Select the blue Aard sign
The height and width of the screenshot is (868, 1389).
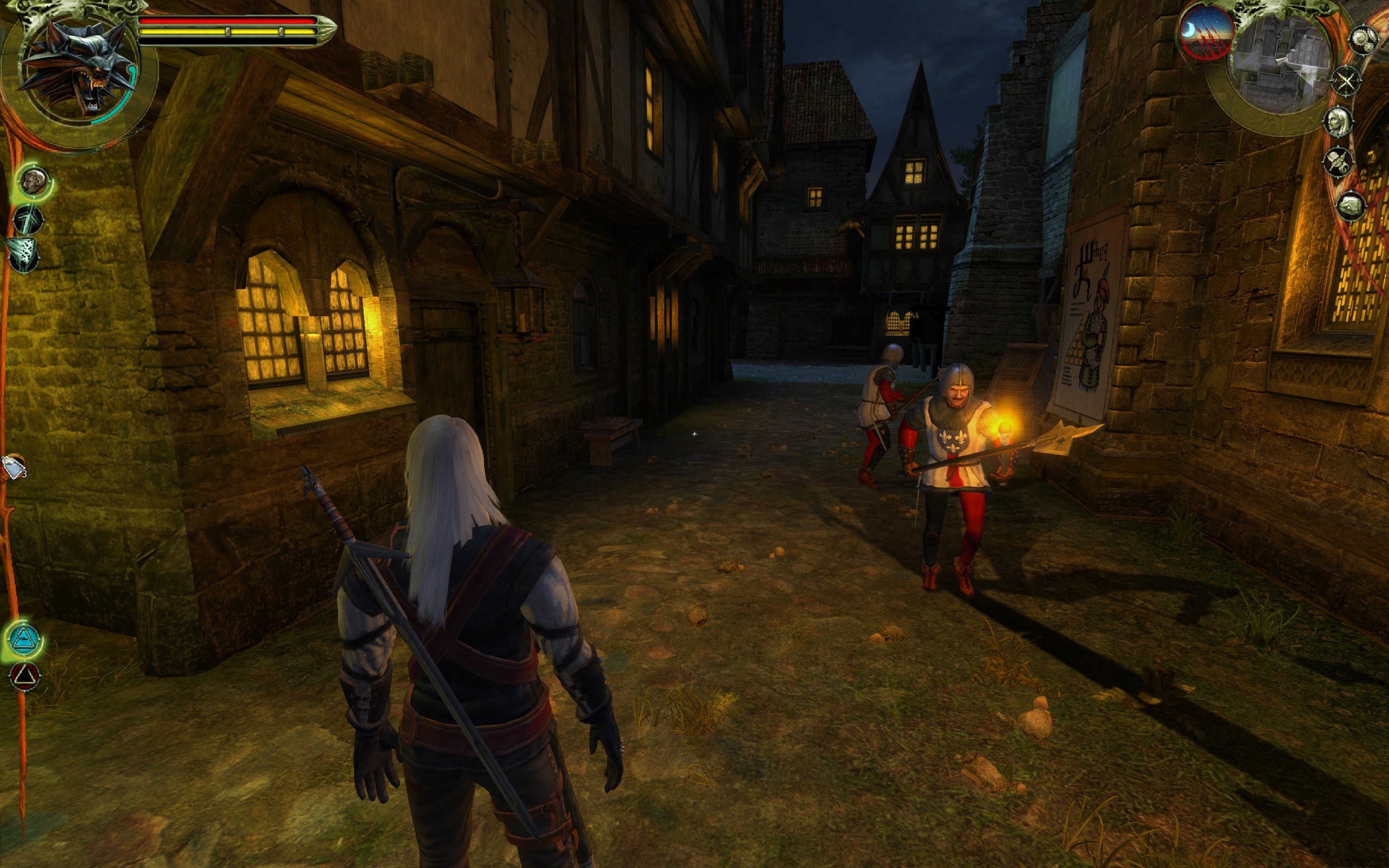point(24,639)
